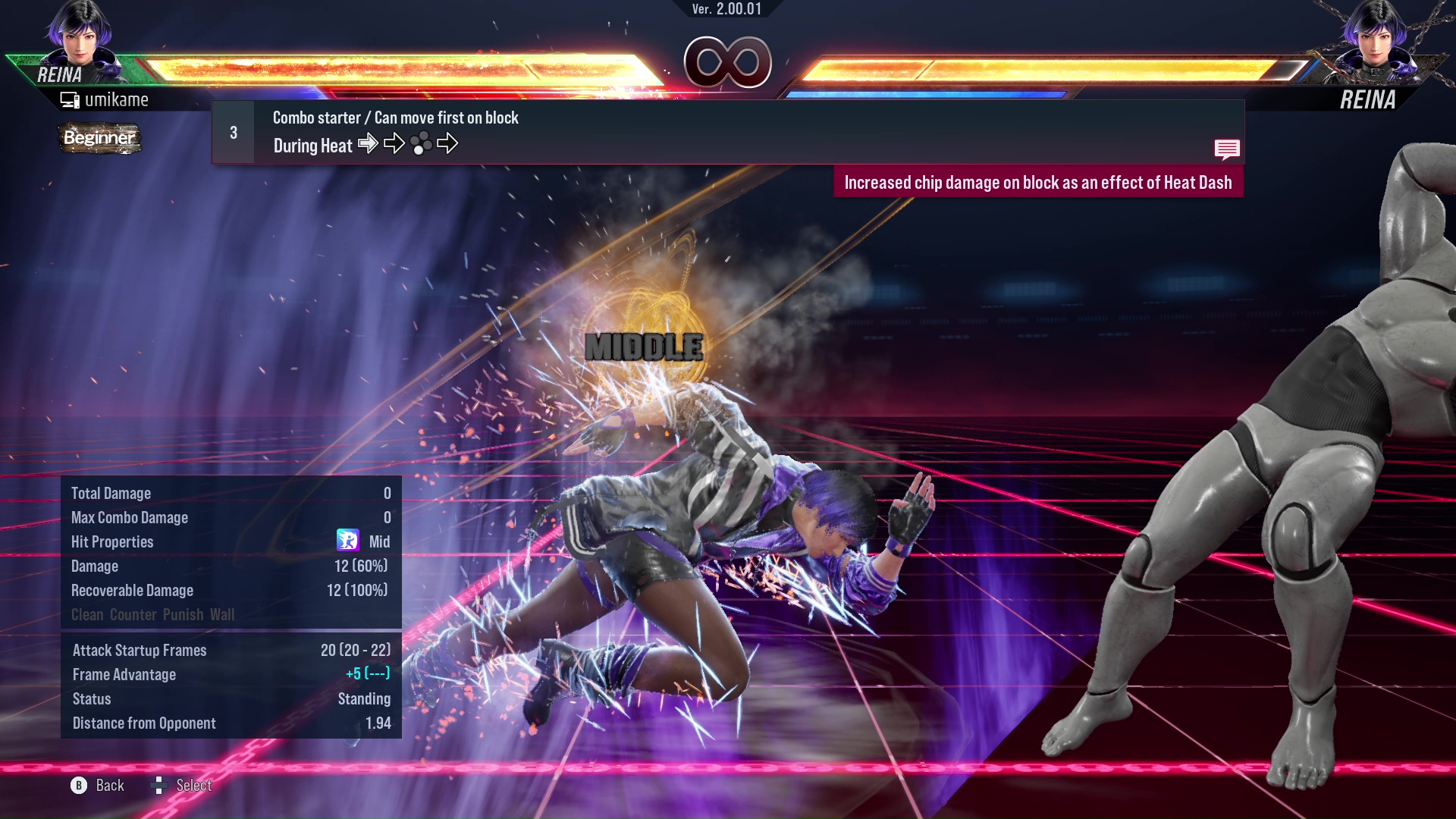1456x819 pixels.
Task: Open the move commentary speech bubble
Action: [1227, 149]
